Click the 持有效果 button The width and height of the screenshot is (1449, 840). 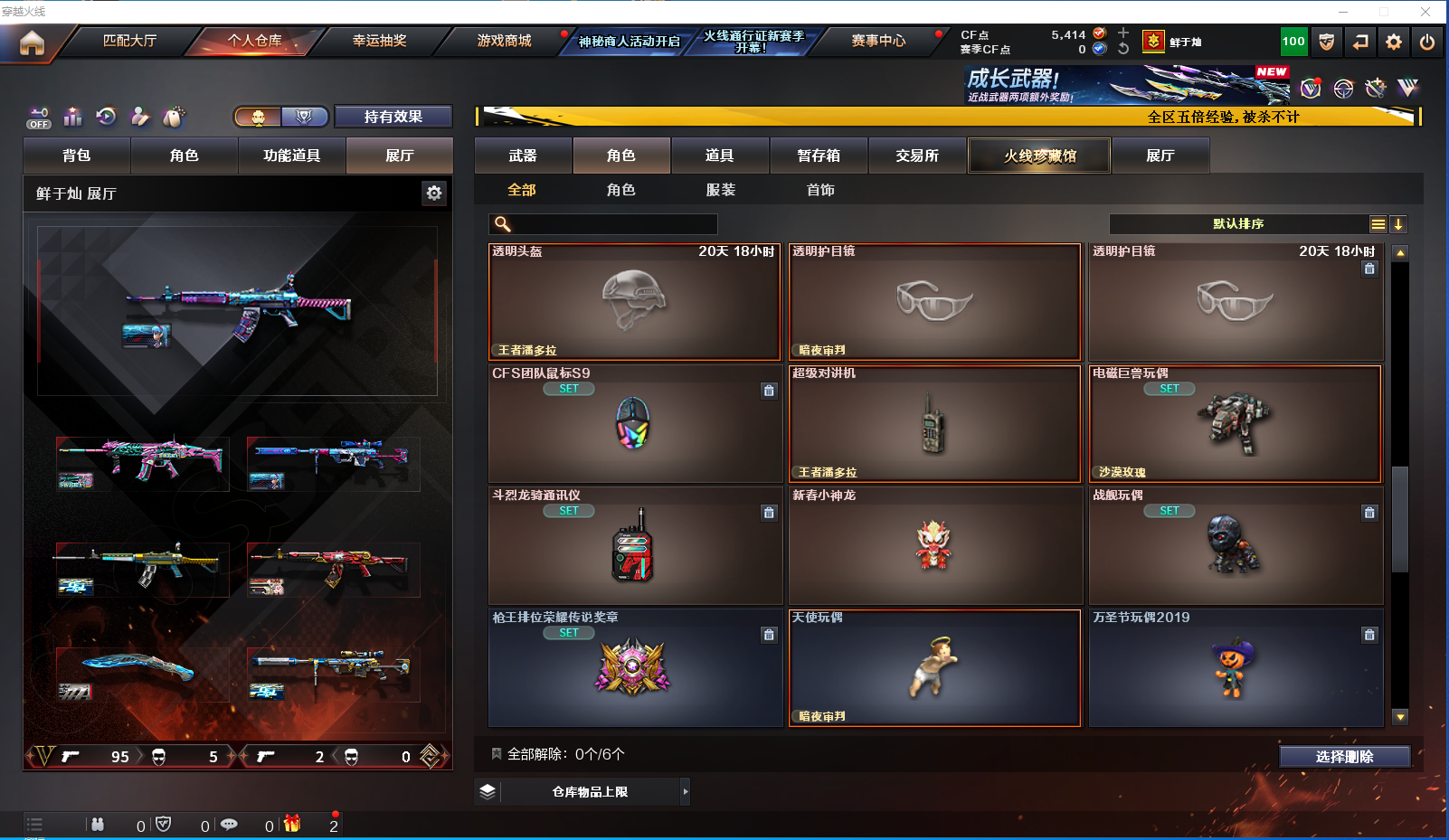pyautogui.click(x=393, y=117)
